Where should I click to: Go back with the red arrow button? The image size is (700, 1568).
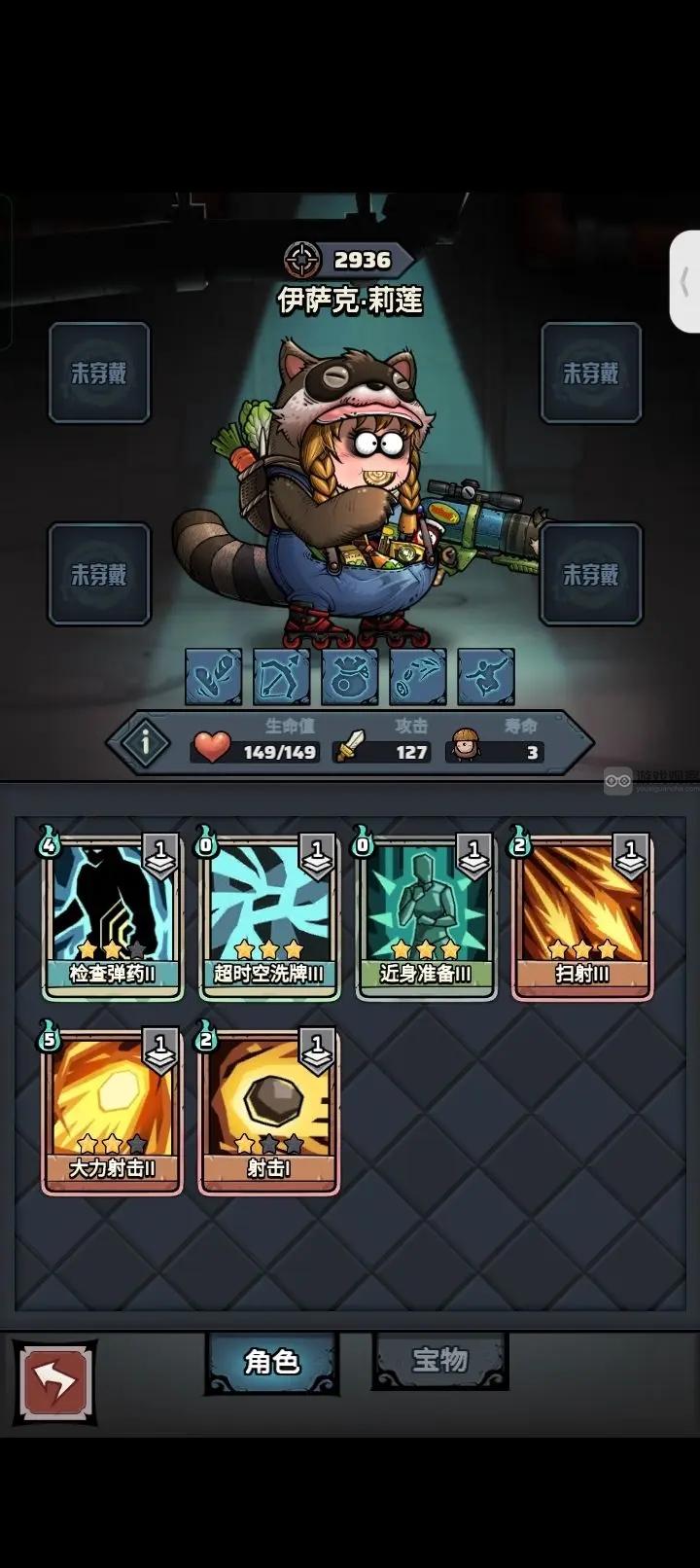point(54,1382)
